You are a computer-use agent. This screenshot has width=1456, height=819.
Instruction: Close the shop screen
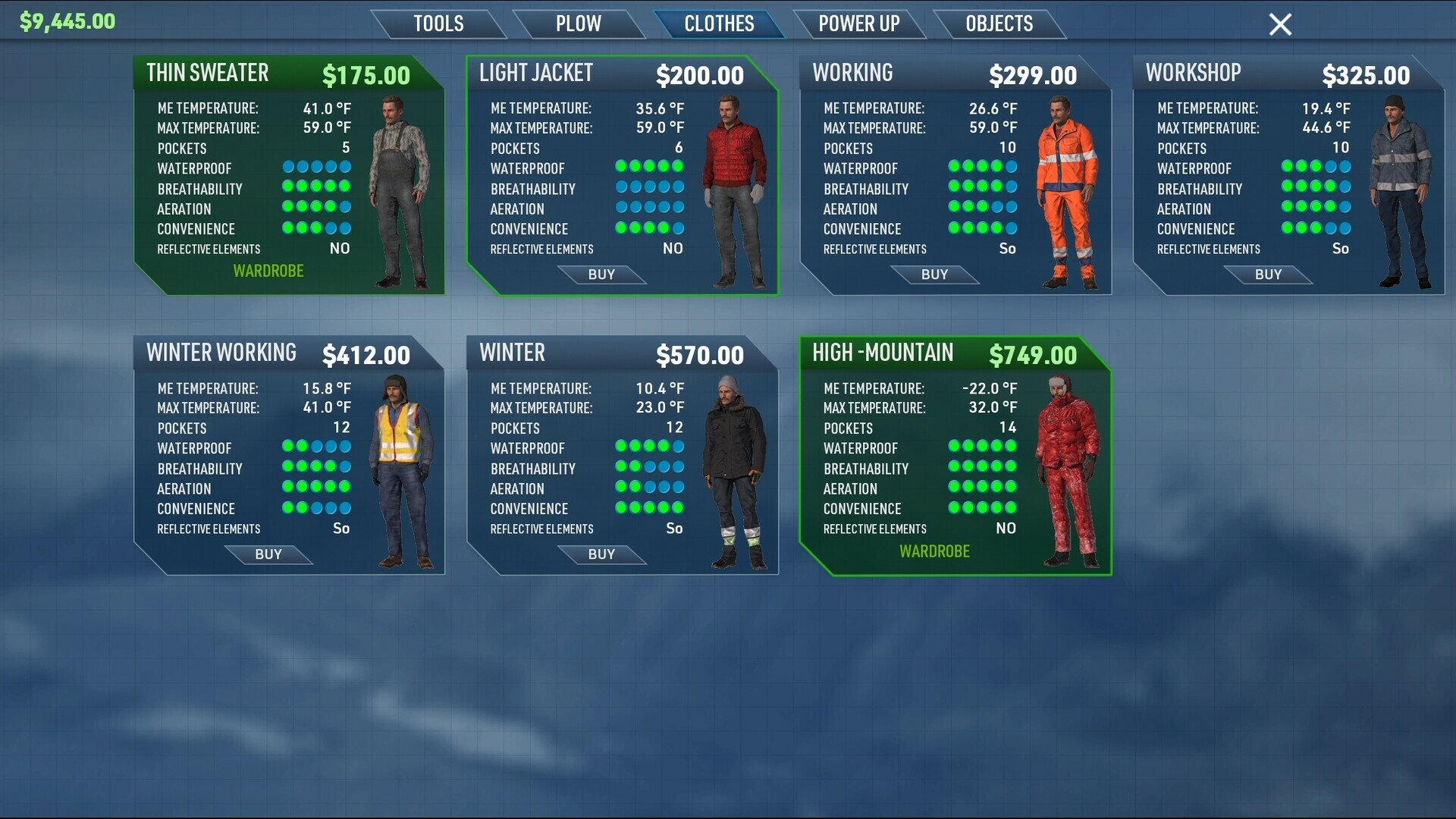1279,24
